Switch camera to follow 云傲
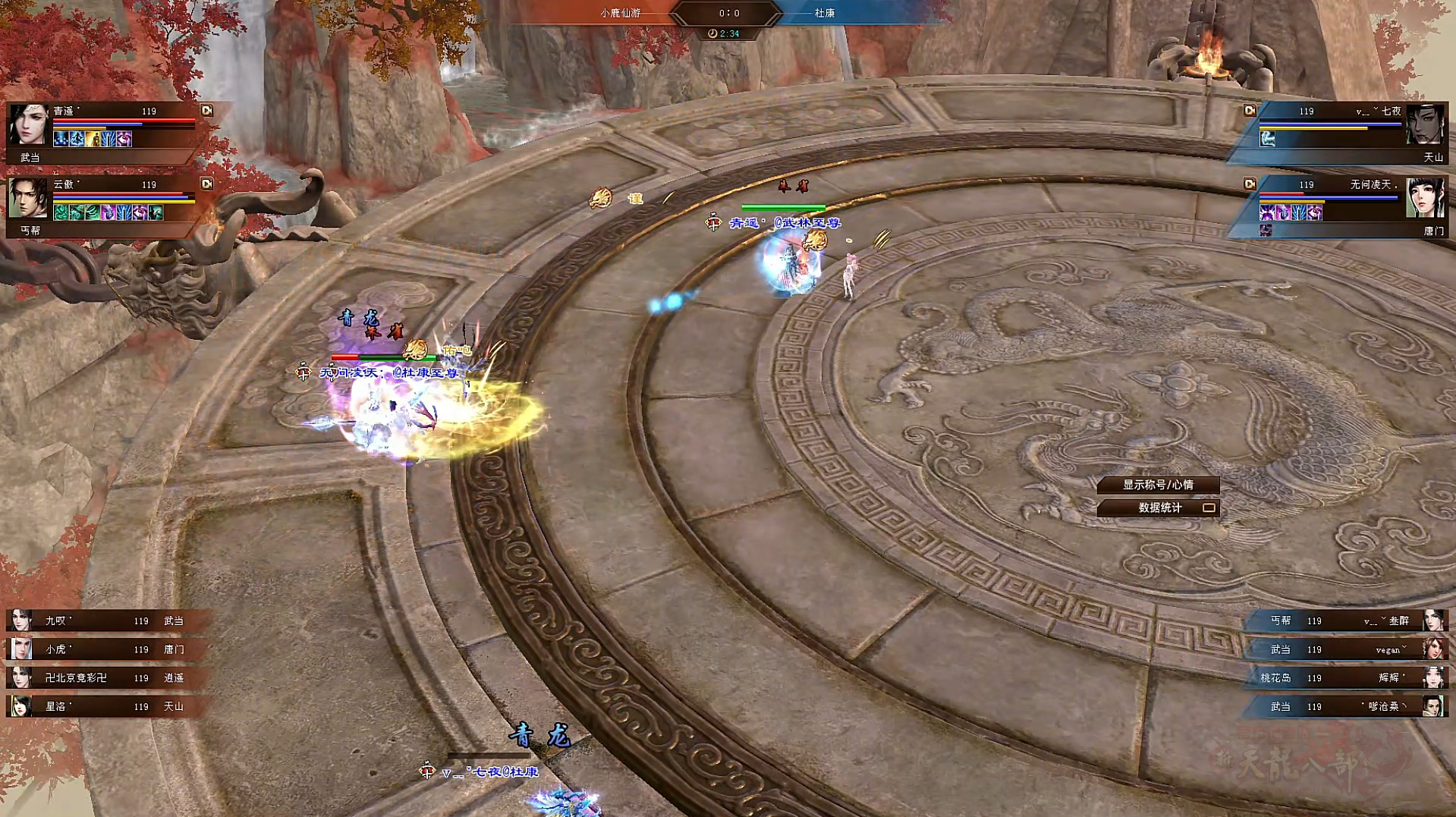 click(206, 184)
